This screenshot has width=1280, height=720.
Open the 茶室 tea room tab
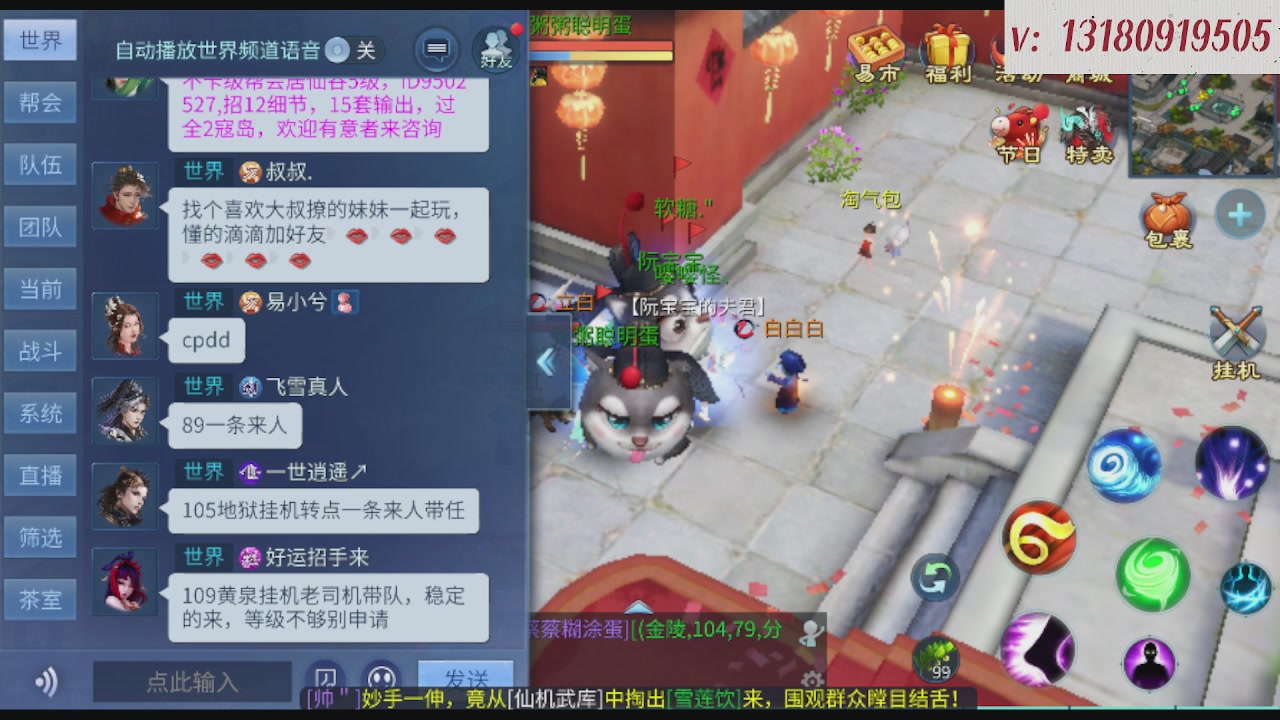tap(40, 598)
